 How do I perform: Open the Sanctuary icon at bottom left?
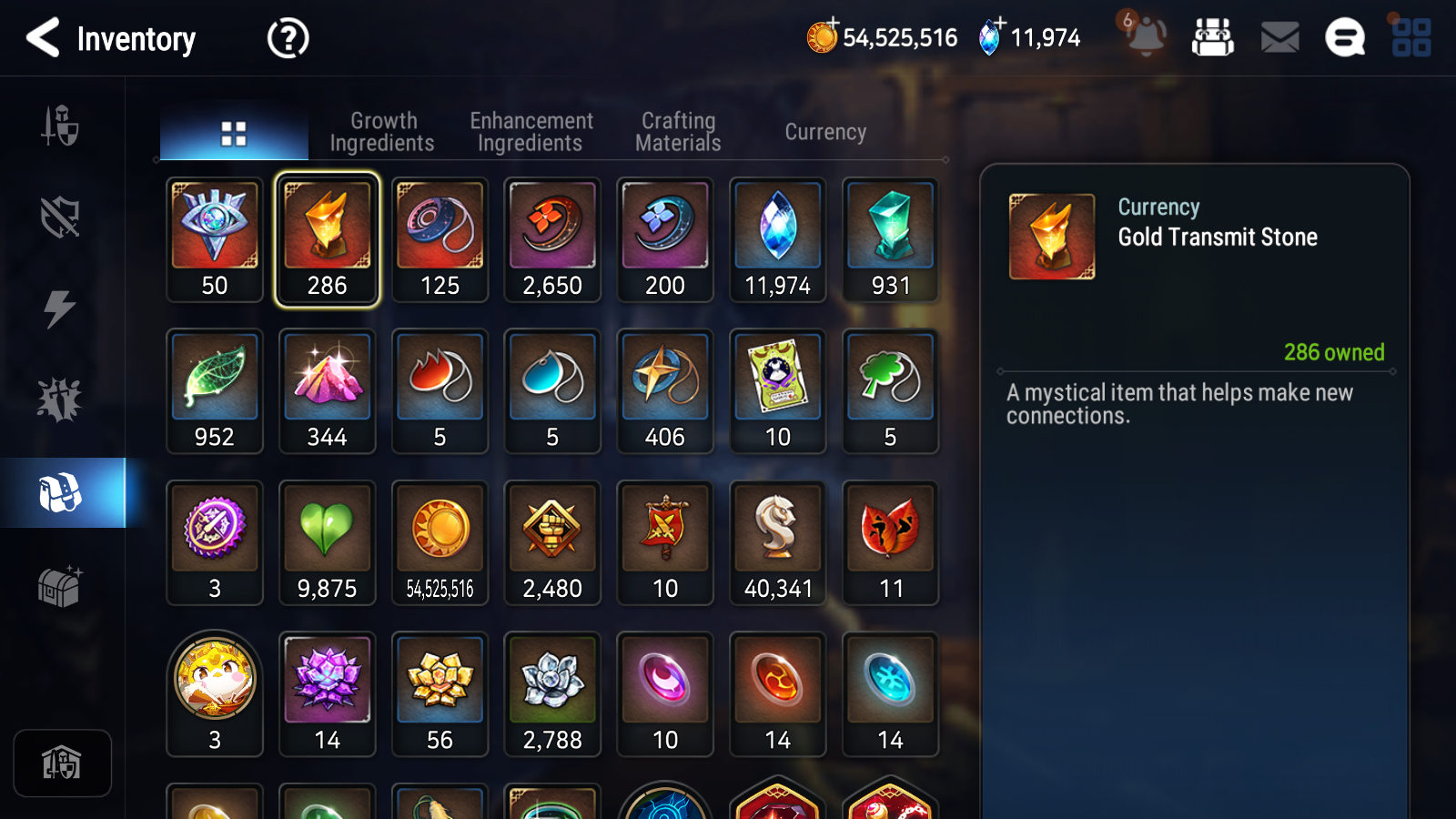pyautogui.click(x=62, y=763)
